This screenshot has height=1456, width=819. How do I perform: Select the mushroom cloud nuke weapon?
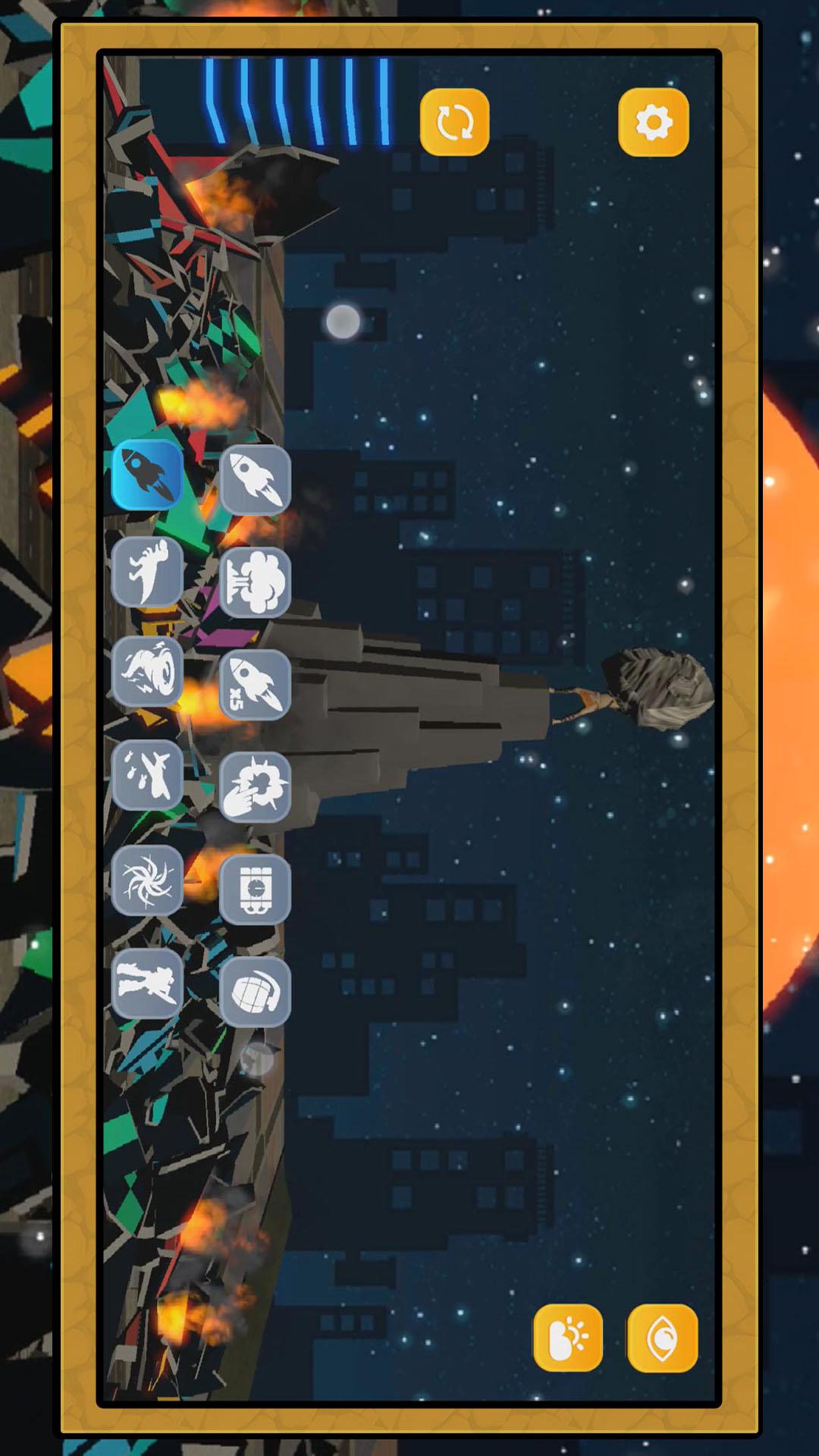click(255, 582)
